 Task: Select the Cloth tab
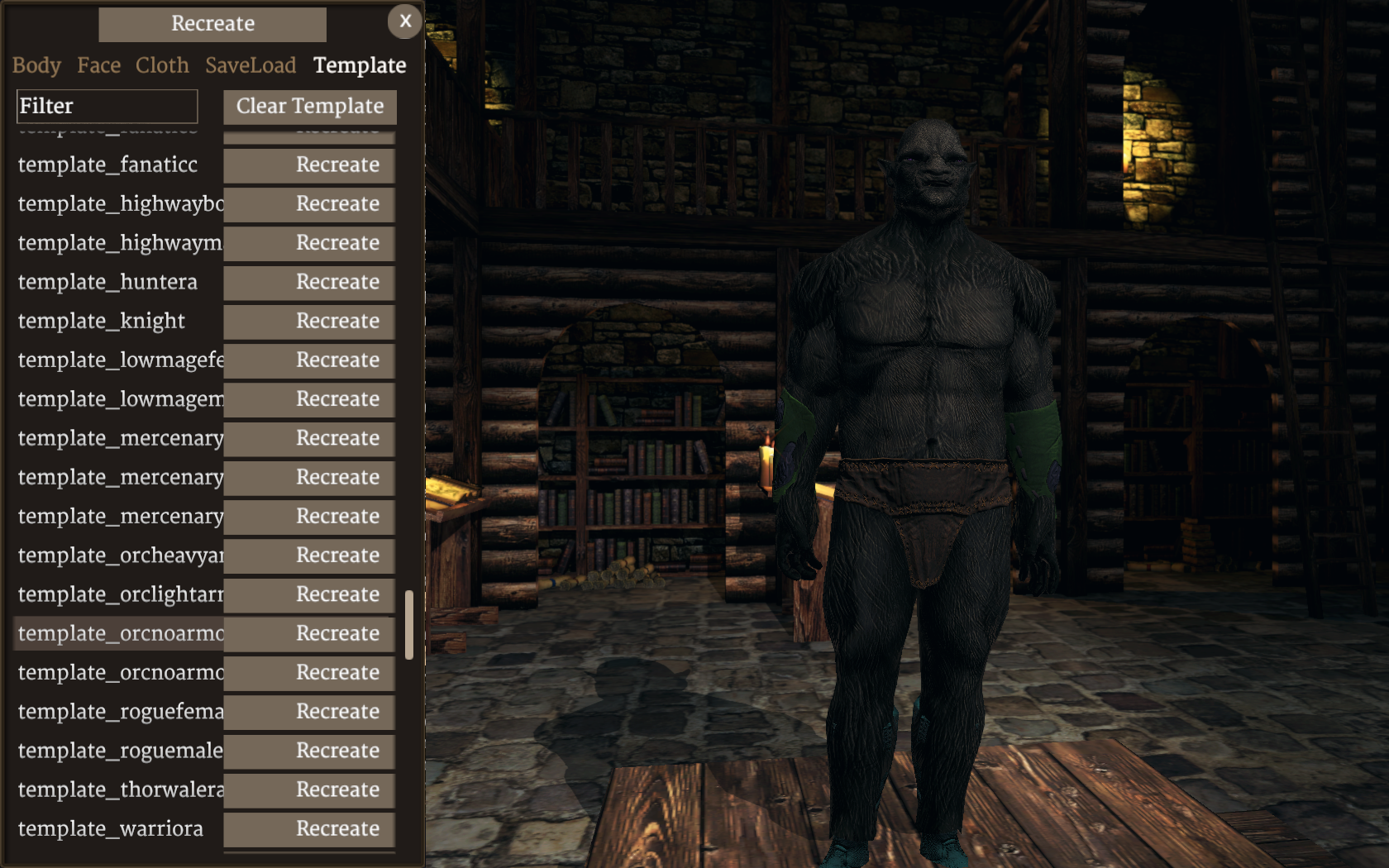tap(162, 65)
